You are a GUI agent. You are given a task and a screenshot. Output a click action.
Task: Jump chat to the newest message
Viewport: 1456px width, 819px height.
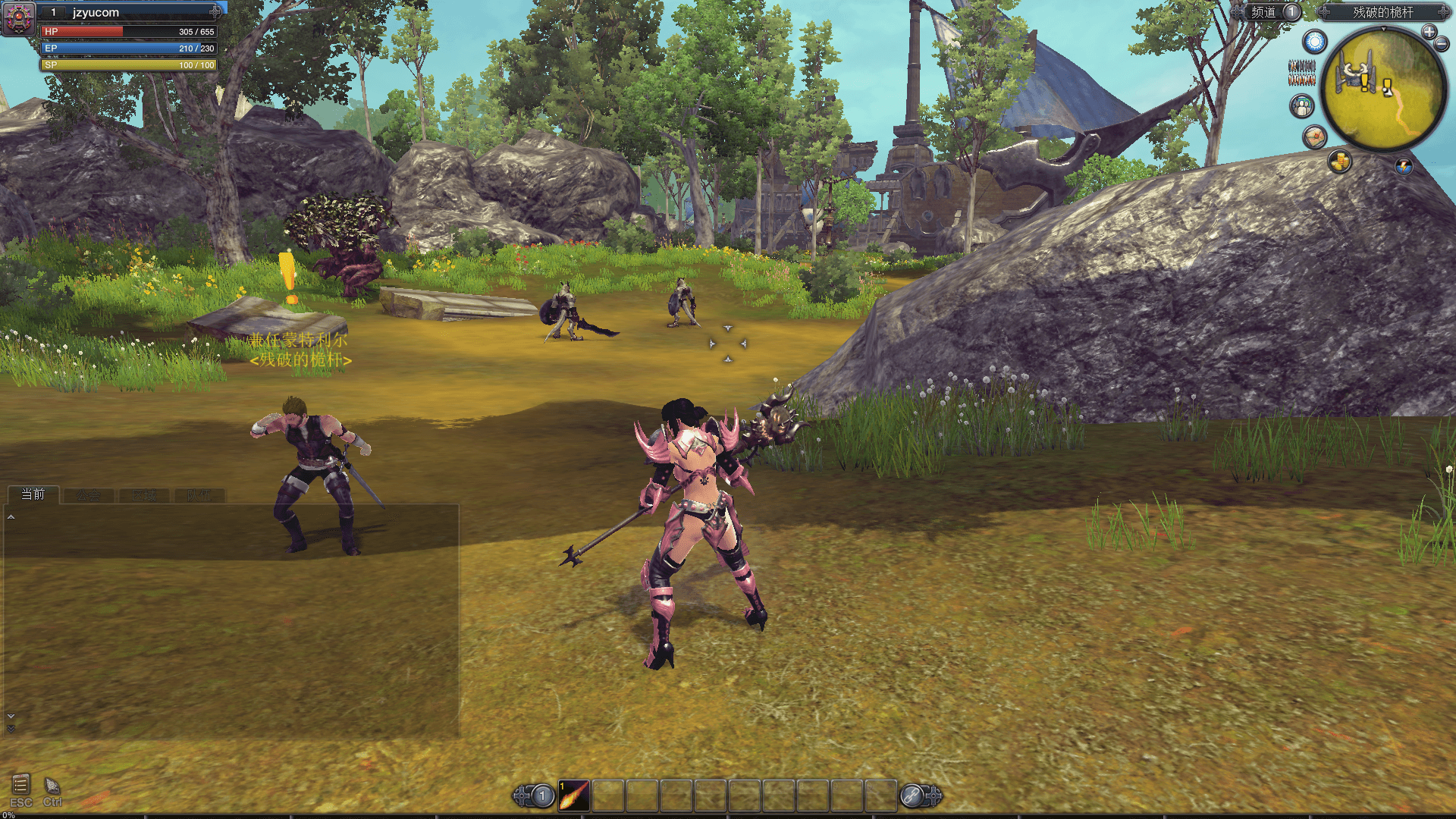click(x=11, y=729)
